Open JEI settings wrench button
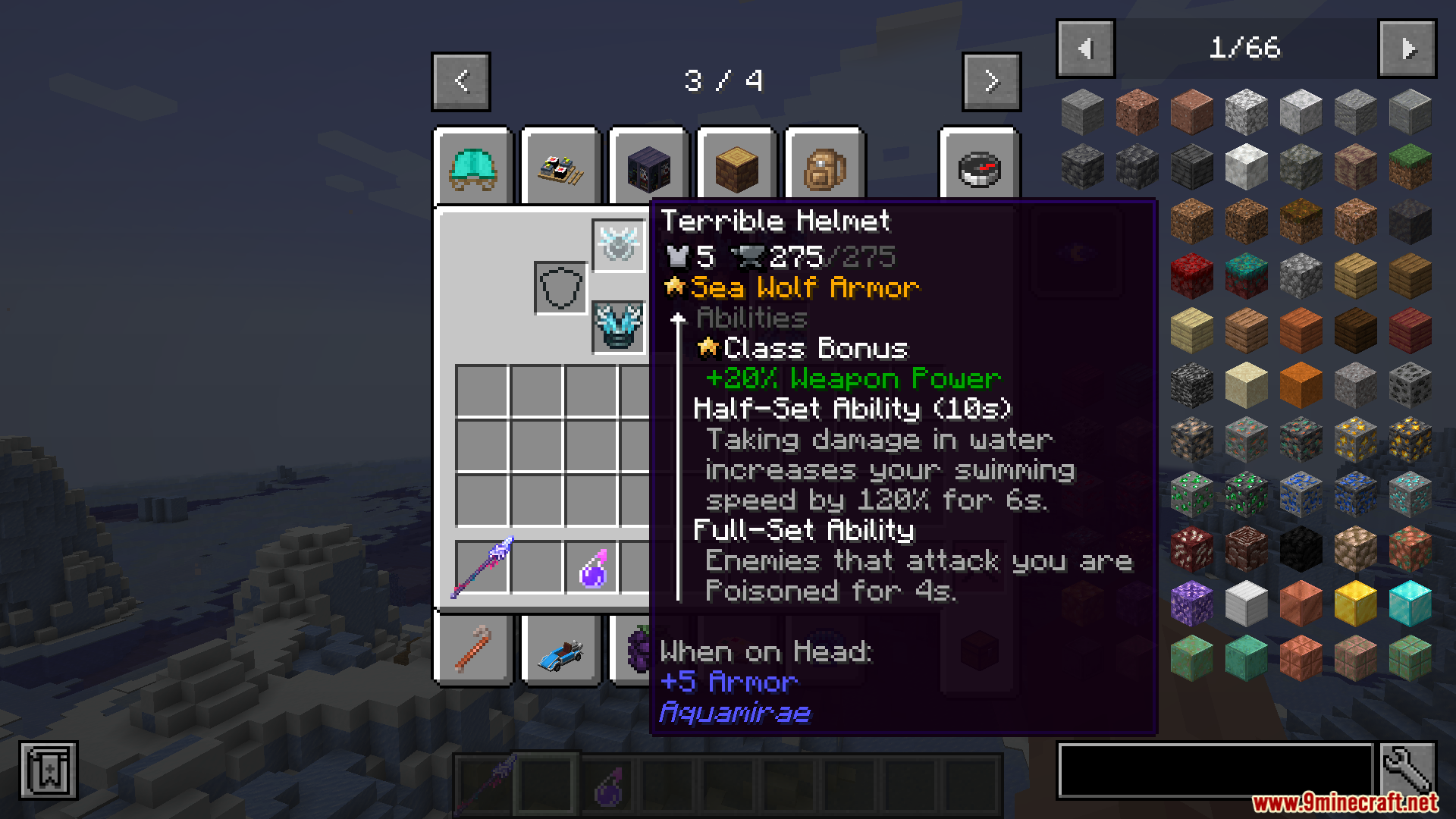Screen dimensions: 1456x819 (x=1407, y=770)
